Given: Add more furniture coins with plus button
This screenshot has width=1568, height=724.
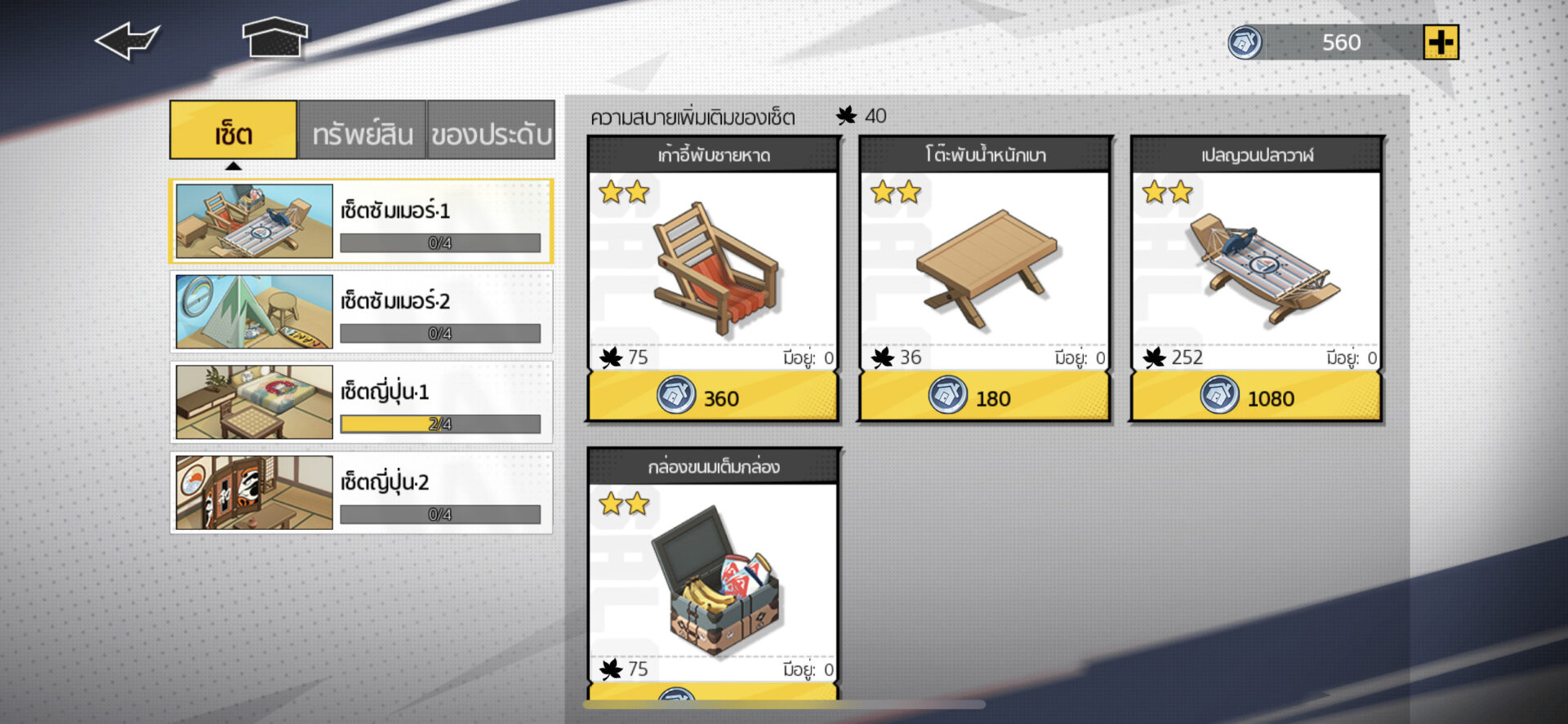Looking at the screenshot, I should [1440, 42].
